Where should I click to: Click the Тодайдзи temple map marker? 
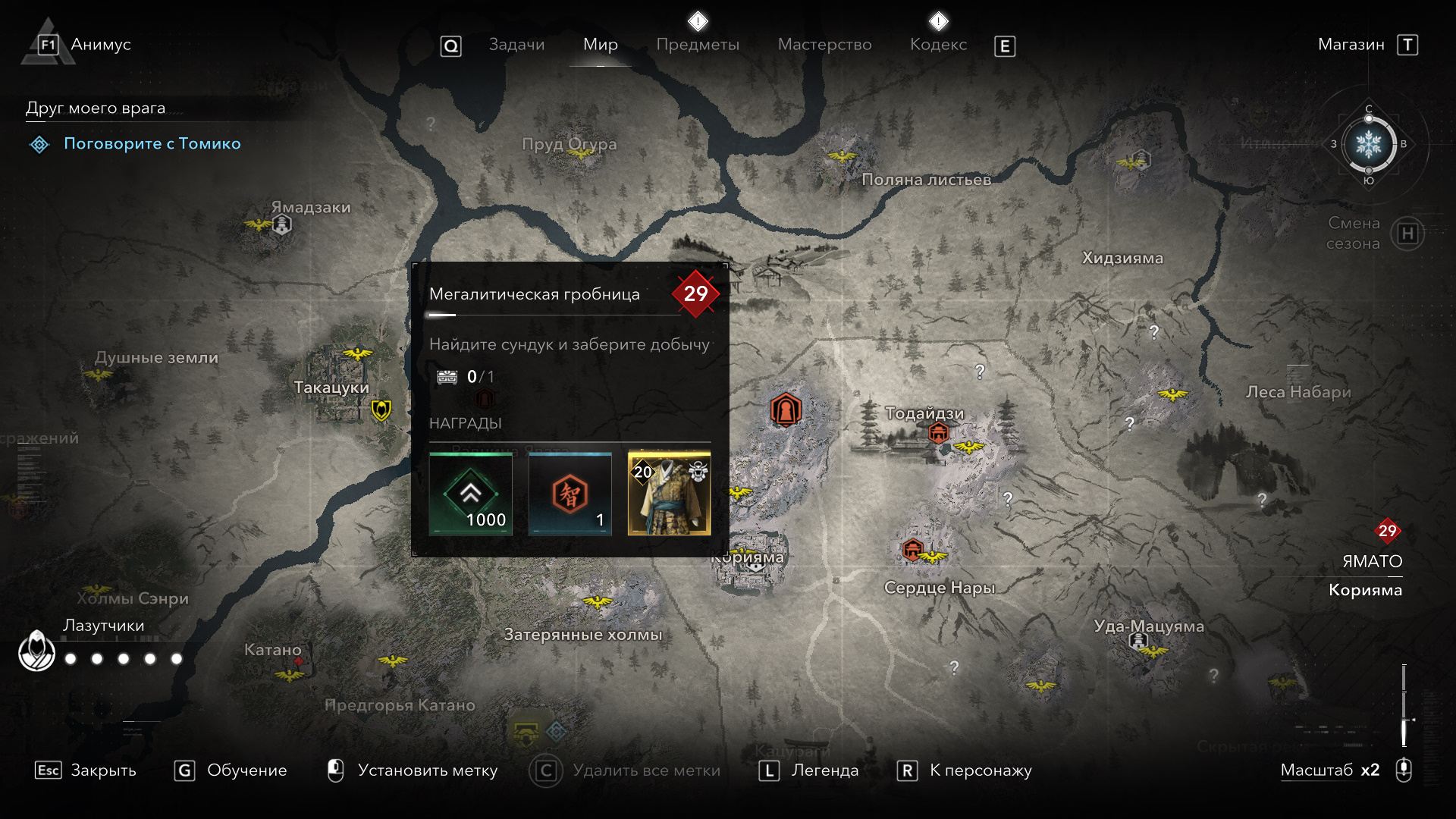(x=939, y=432)
